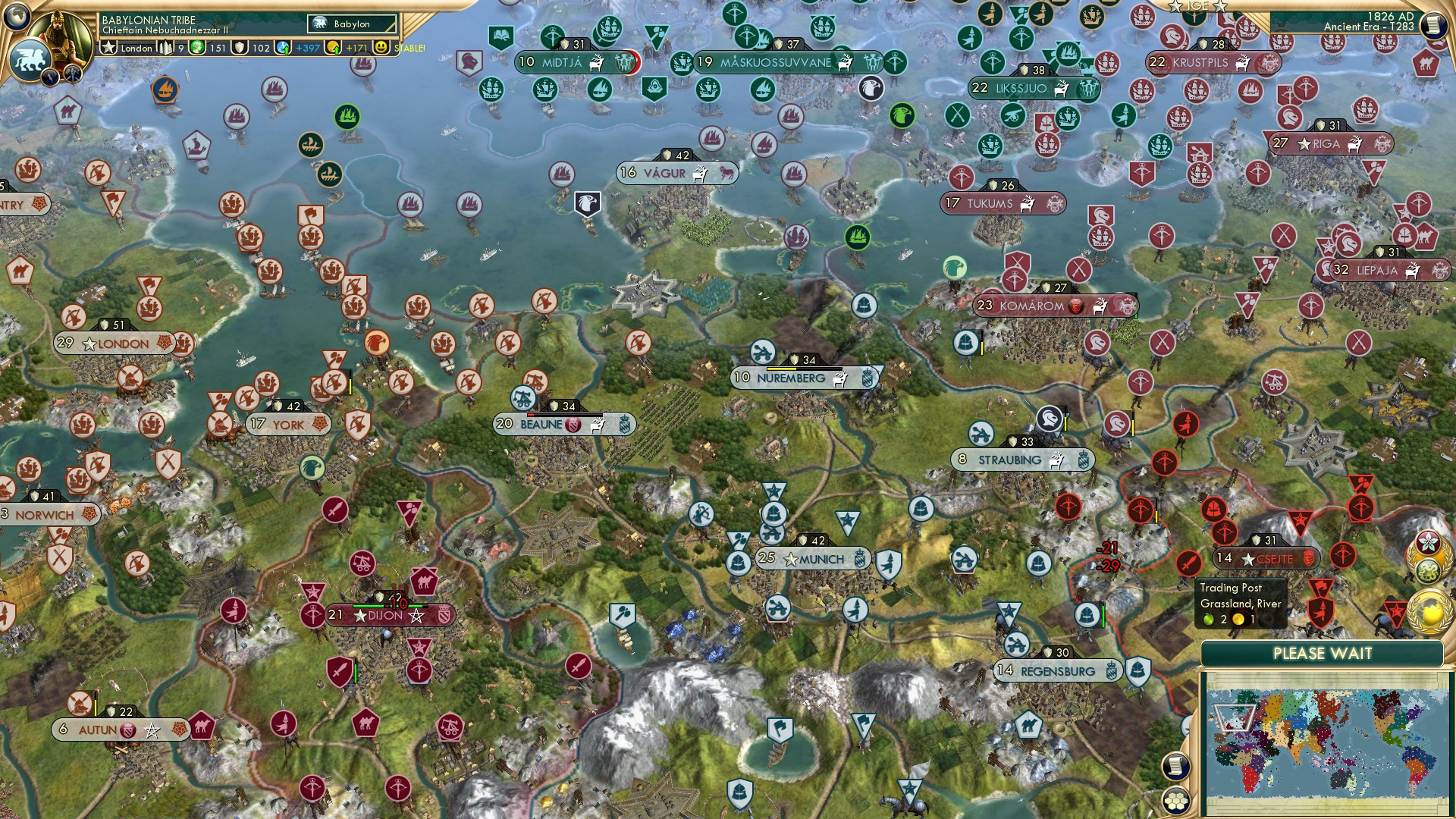1456x819 pixels.
Task: Click the scroll icon left of the minimap
Action: point(1178,767)
